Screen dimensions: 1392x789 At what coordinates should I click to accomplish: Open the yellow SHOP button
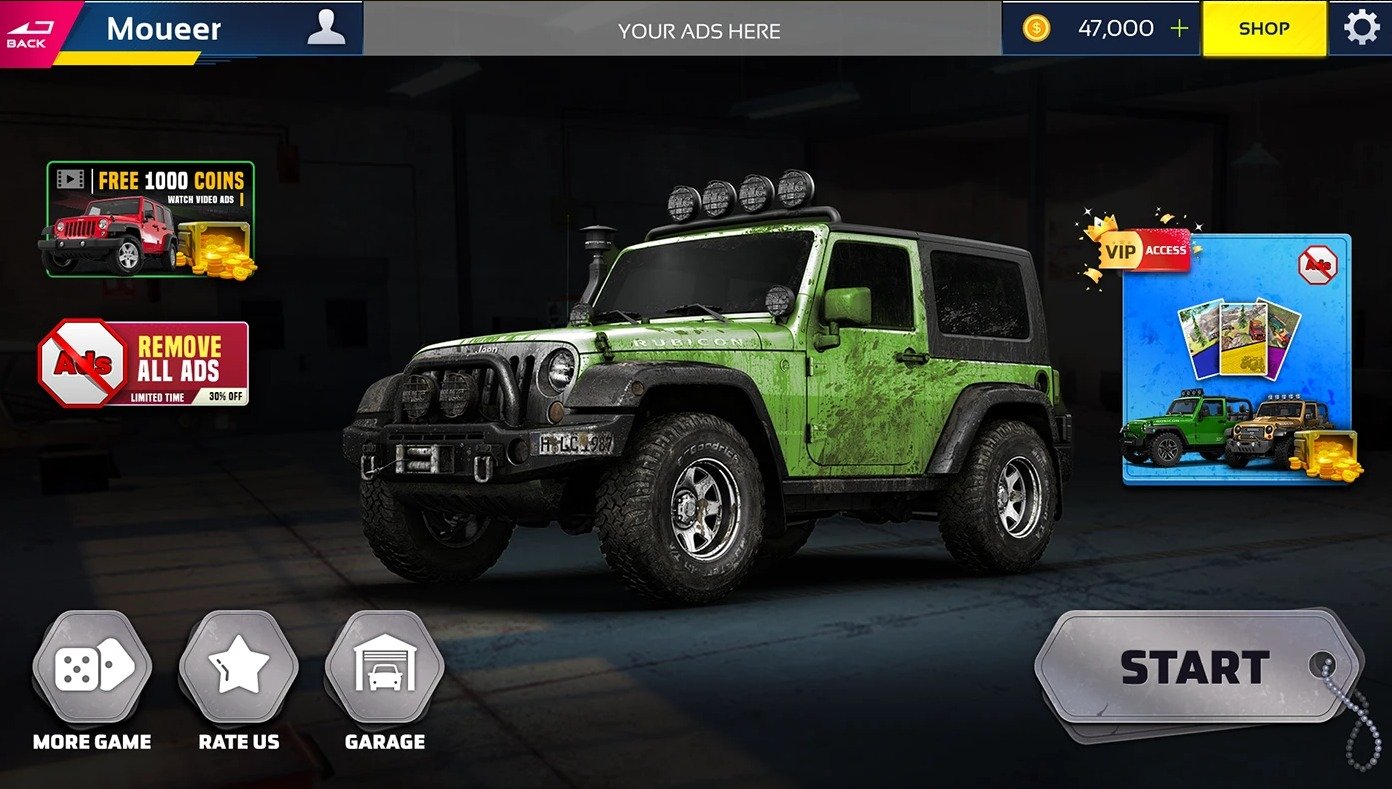point(1264,28)
